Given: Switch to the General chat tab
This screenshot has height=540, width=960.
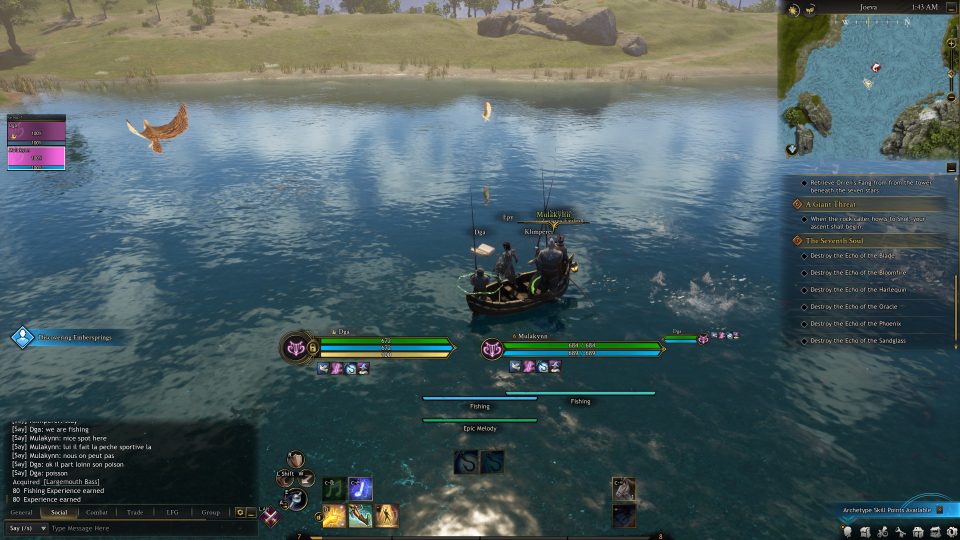Looking at the screenshot, I should (x=21, y=512).
